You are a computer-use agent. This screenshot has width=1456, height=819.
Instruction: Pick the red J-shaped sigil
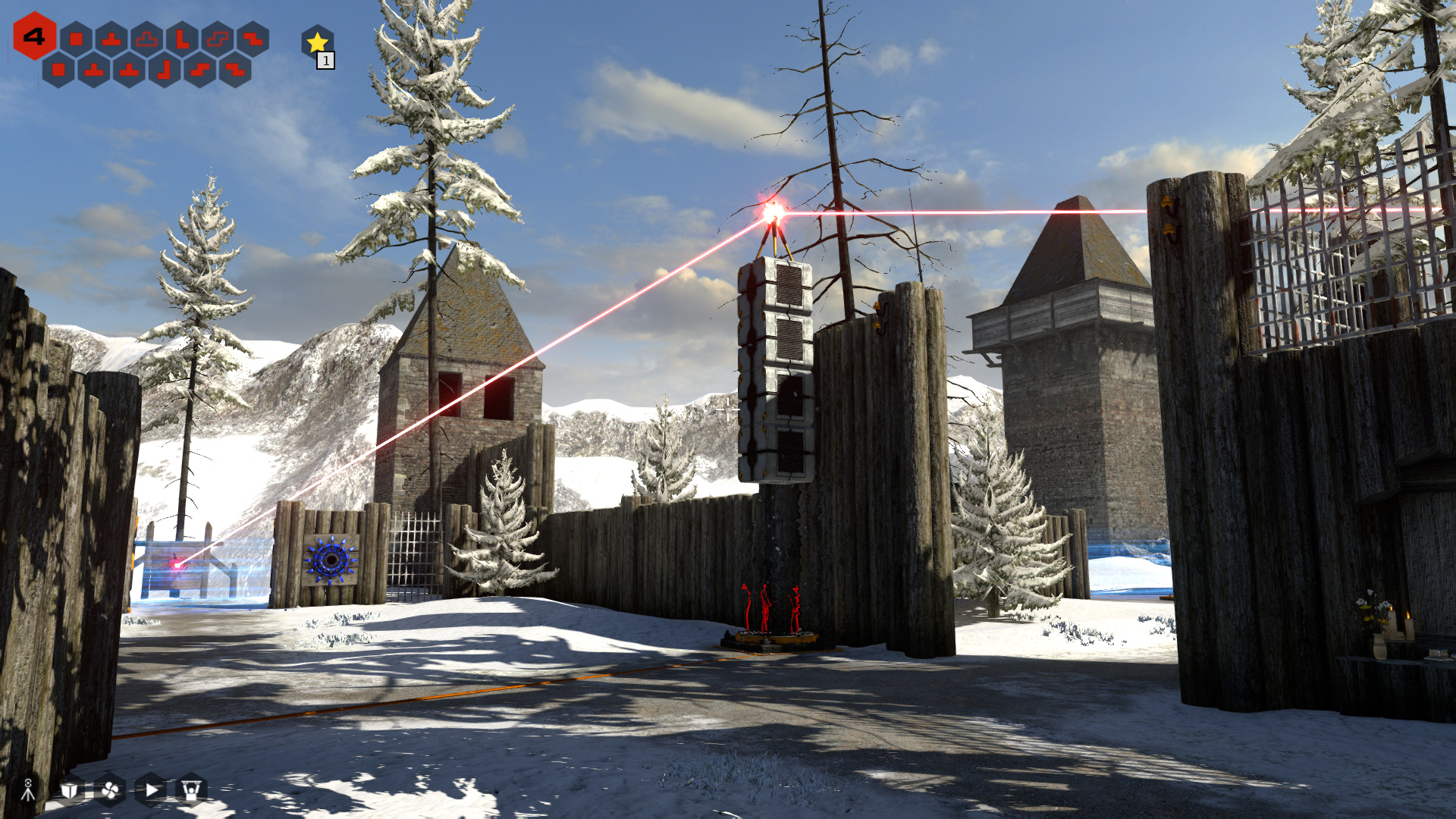coord(165,71)
